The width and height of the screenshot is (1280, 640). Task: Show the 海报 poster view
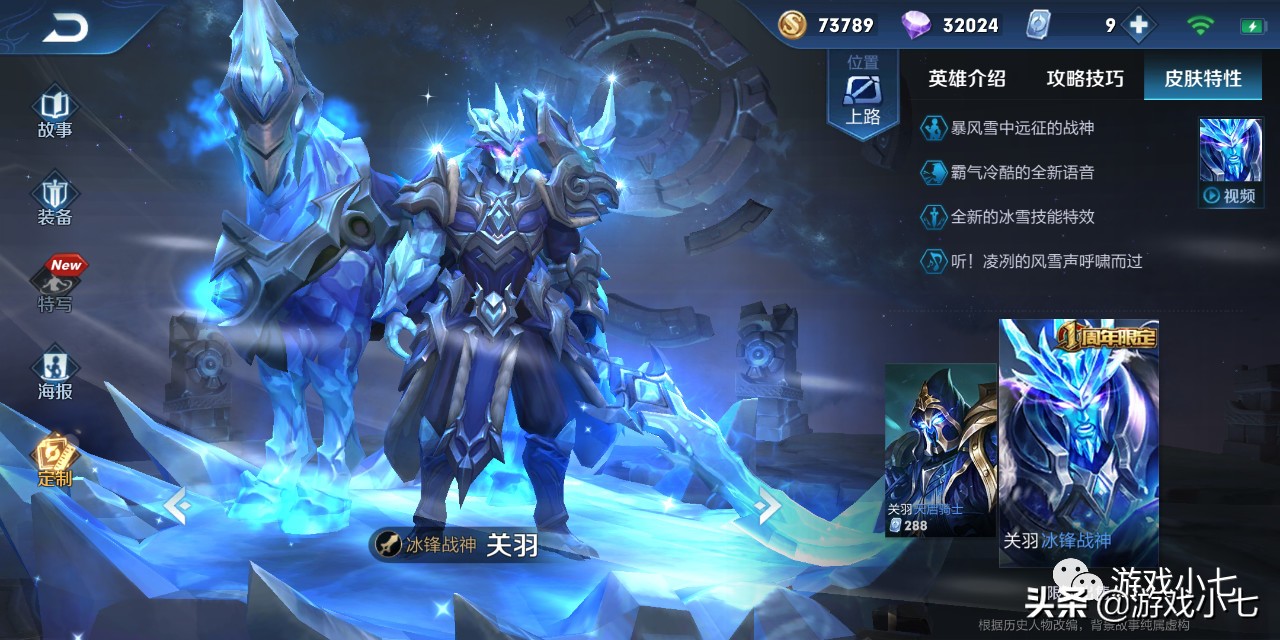55,374
